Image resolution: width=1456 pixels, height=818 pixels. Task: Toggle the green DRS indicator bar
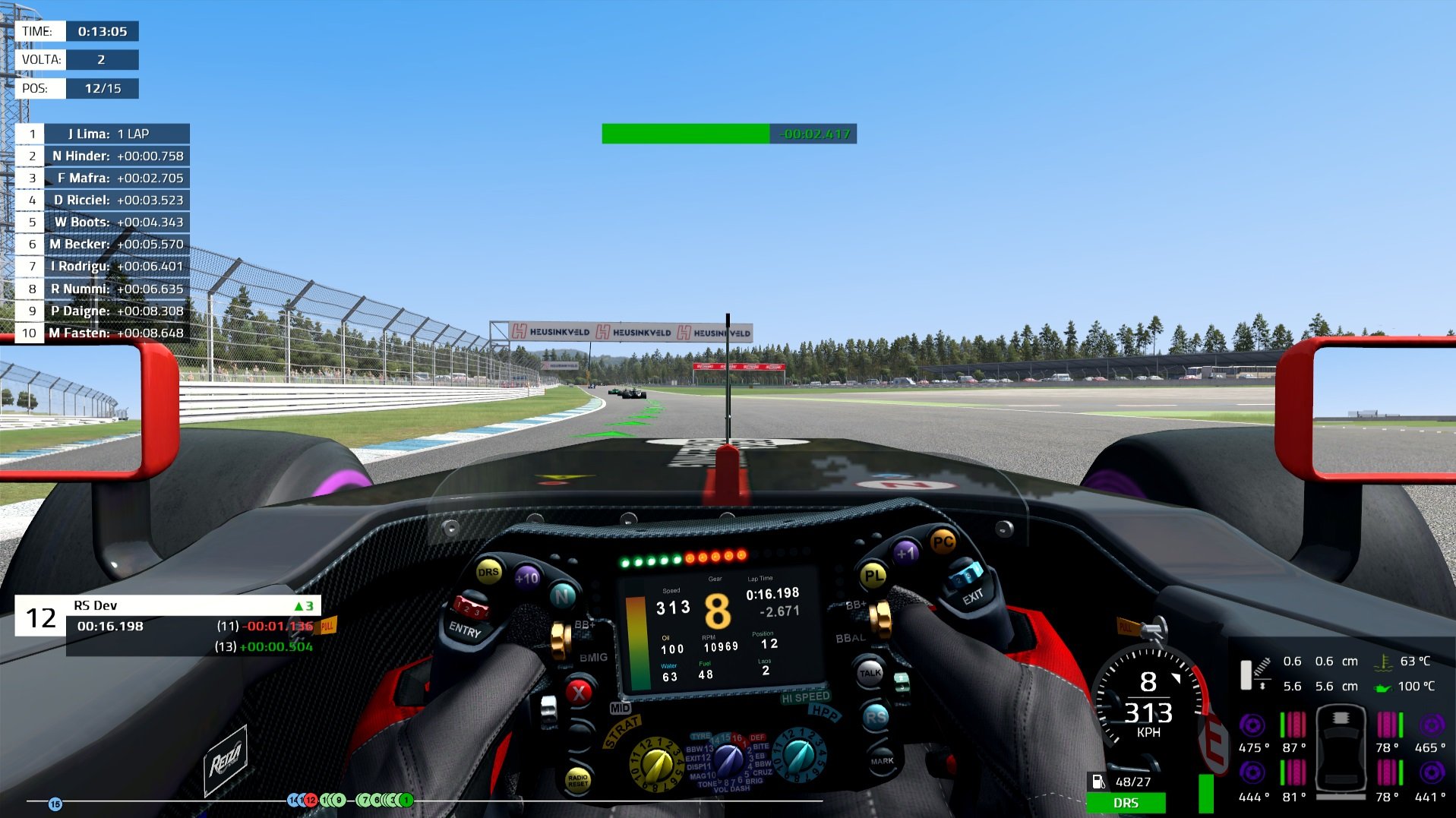[x=1126, y=803]
